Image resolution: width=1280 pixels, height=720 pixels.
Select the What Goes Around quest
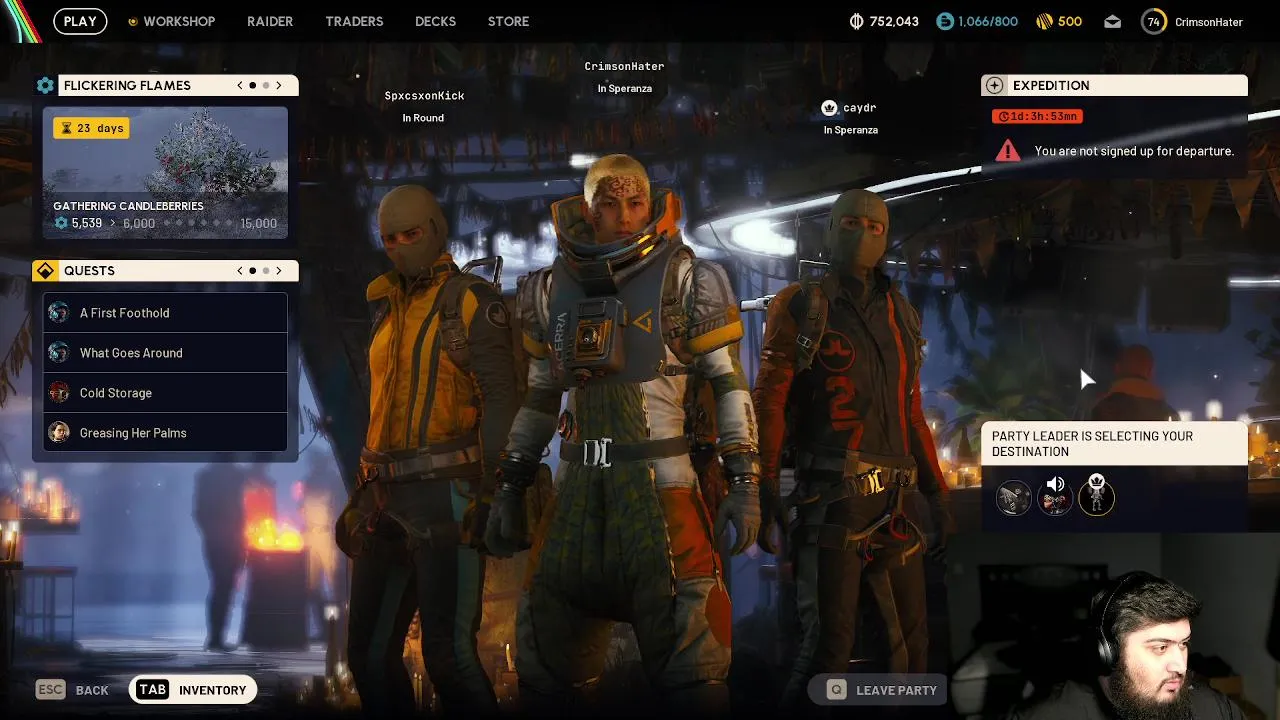click(x=165, y=353)
